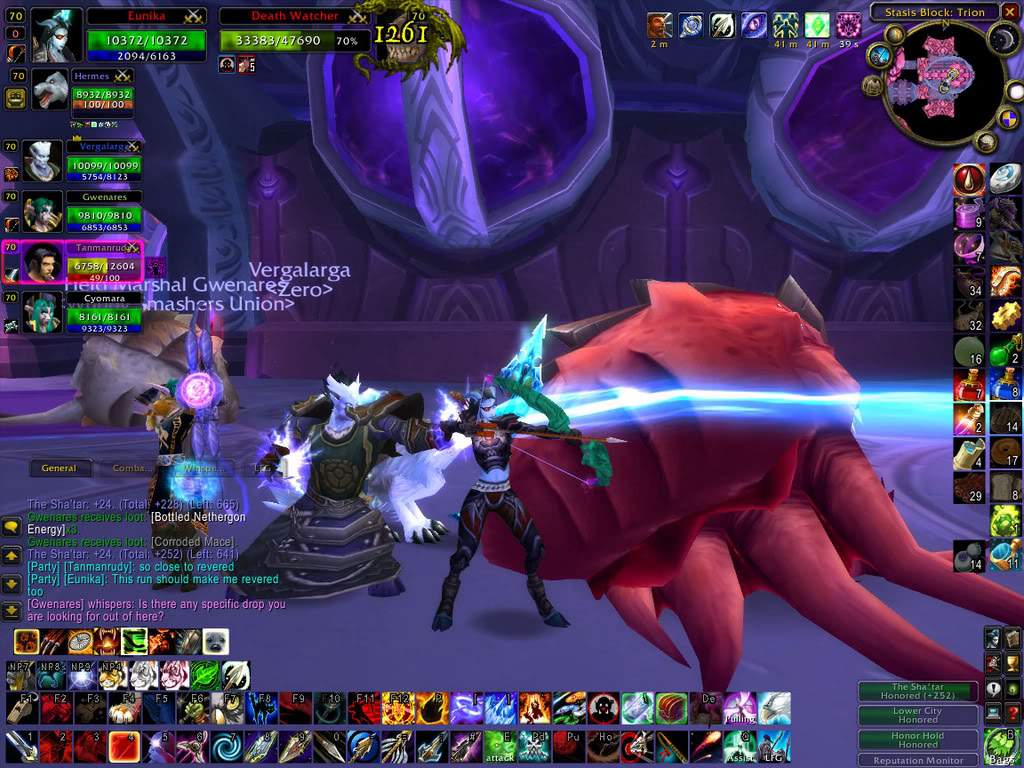
Task: Click the Eunika player portrait
Action: 56,35
